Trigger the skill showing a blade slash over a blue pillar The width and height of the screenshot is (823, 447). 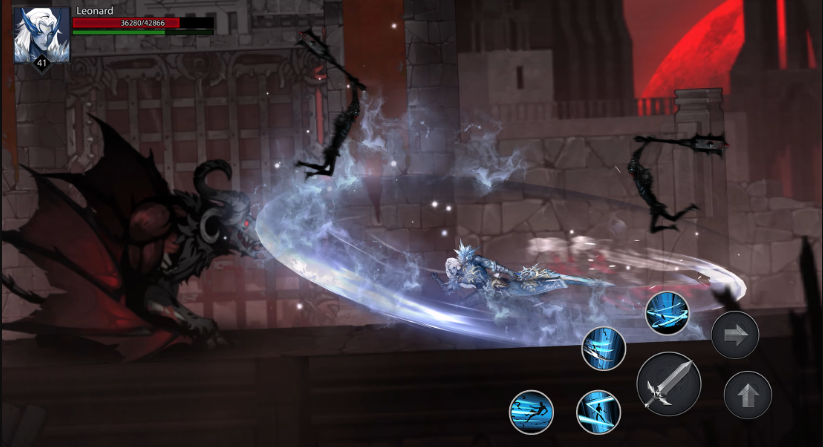pos(604,348)
